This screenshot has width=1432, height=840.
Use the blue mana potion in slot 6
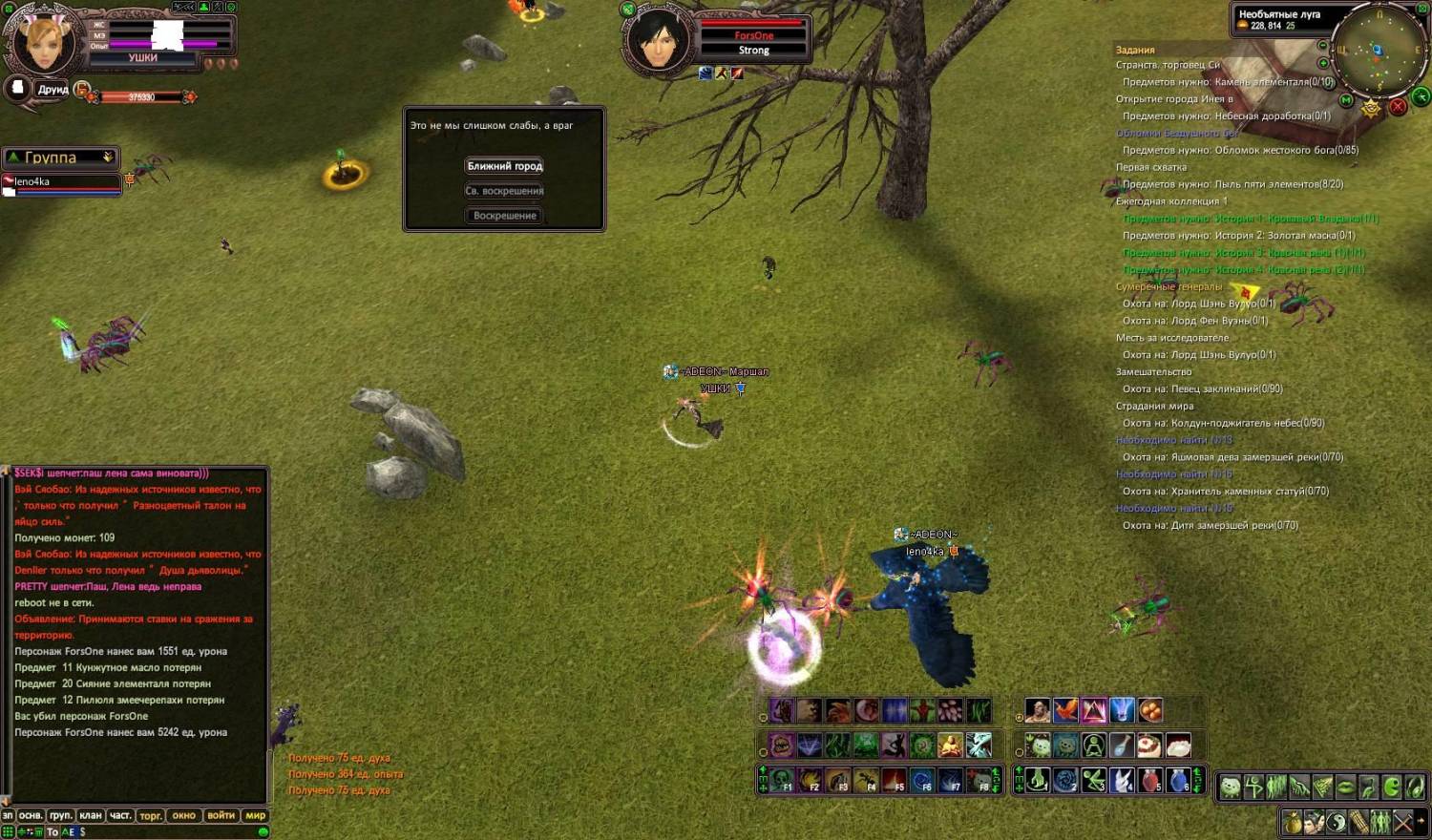click(x=1178, y=780)
